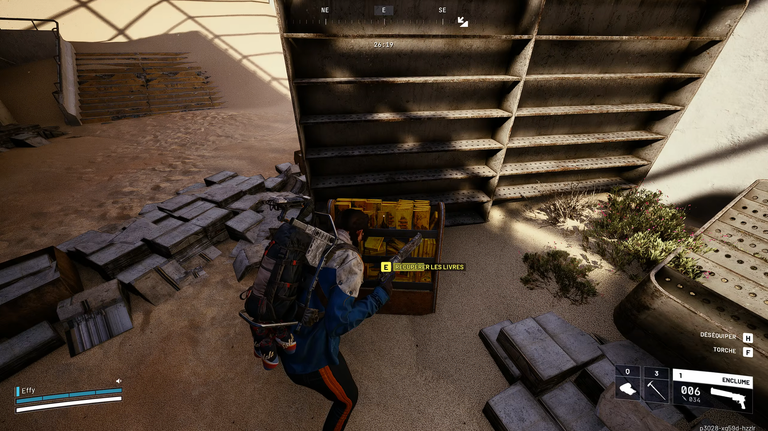Click the speaker voice icon near Effy

pyautogui.click(x=118, y=380)
